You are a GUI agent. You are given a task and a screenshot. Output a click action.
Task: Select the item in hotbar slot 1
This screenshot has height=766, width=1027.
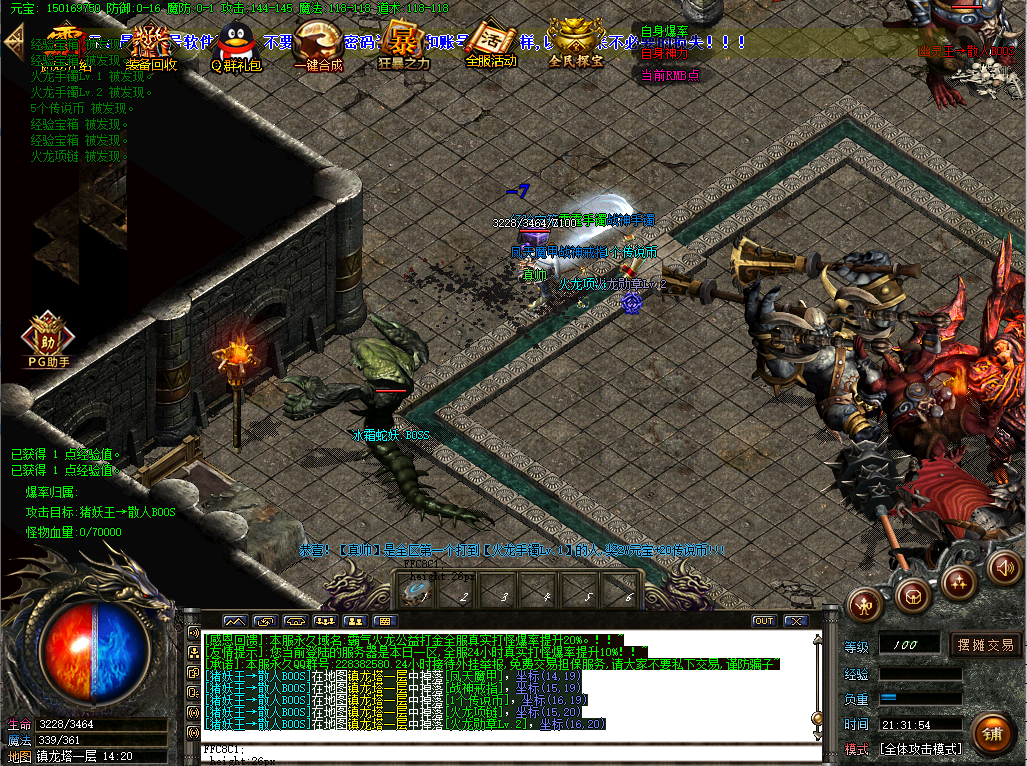pos(416,592)
